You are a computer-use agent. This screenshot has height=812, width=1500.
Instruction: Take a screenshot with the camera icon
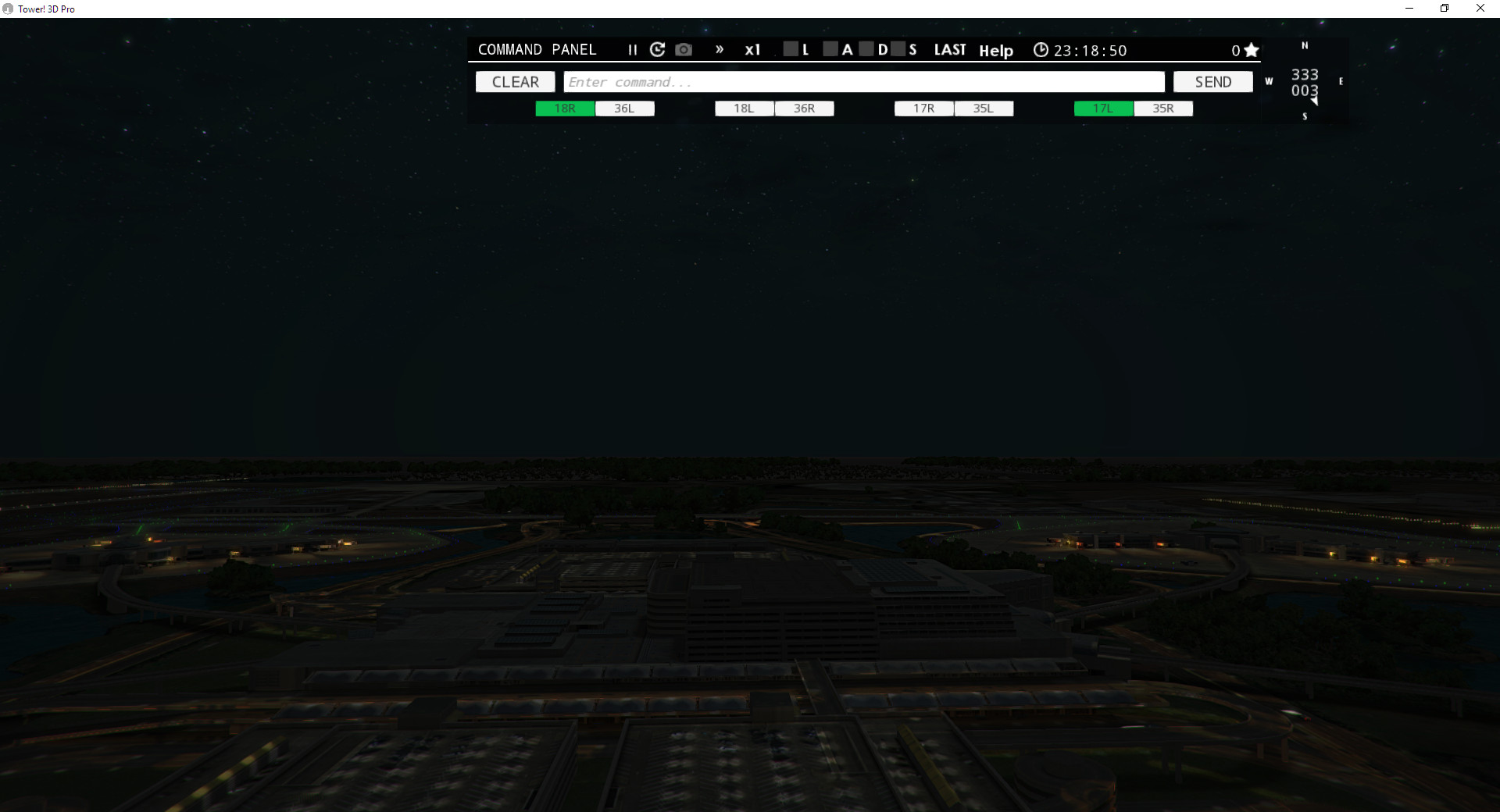pos(684,49)
